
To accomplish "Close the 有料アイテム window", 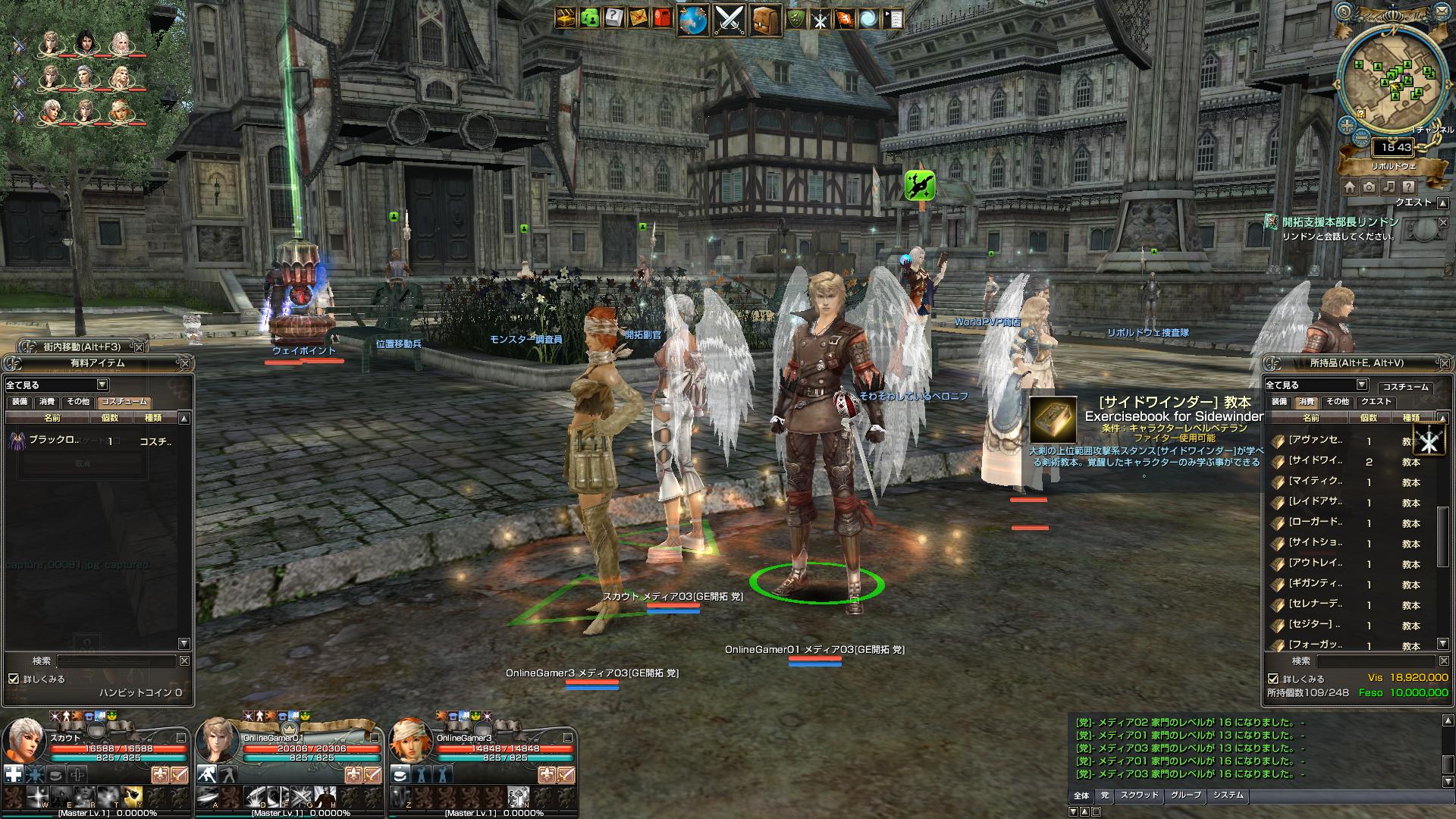I will pos(185,363).
